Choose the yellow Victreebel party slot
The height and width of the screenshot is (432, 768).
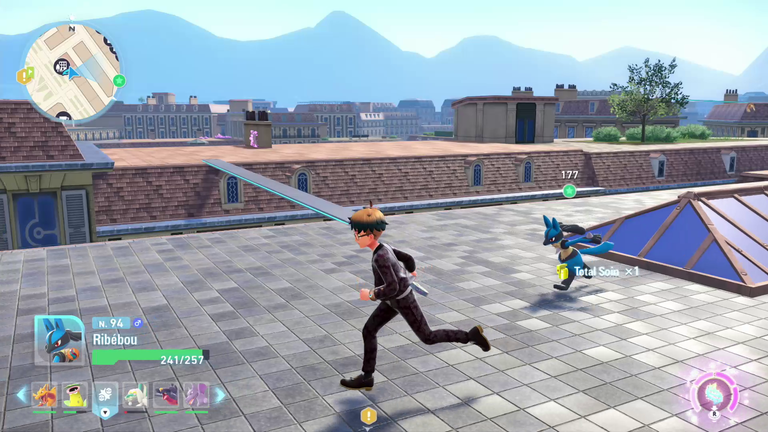[x=75, y=395]
